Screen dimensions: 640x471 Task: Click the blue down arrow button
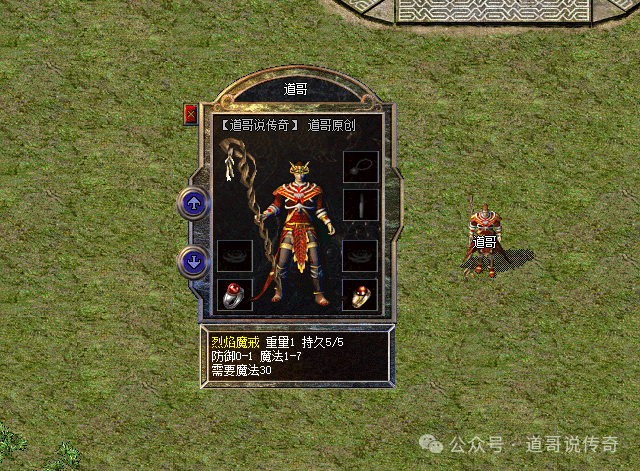(193, 263)
